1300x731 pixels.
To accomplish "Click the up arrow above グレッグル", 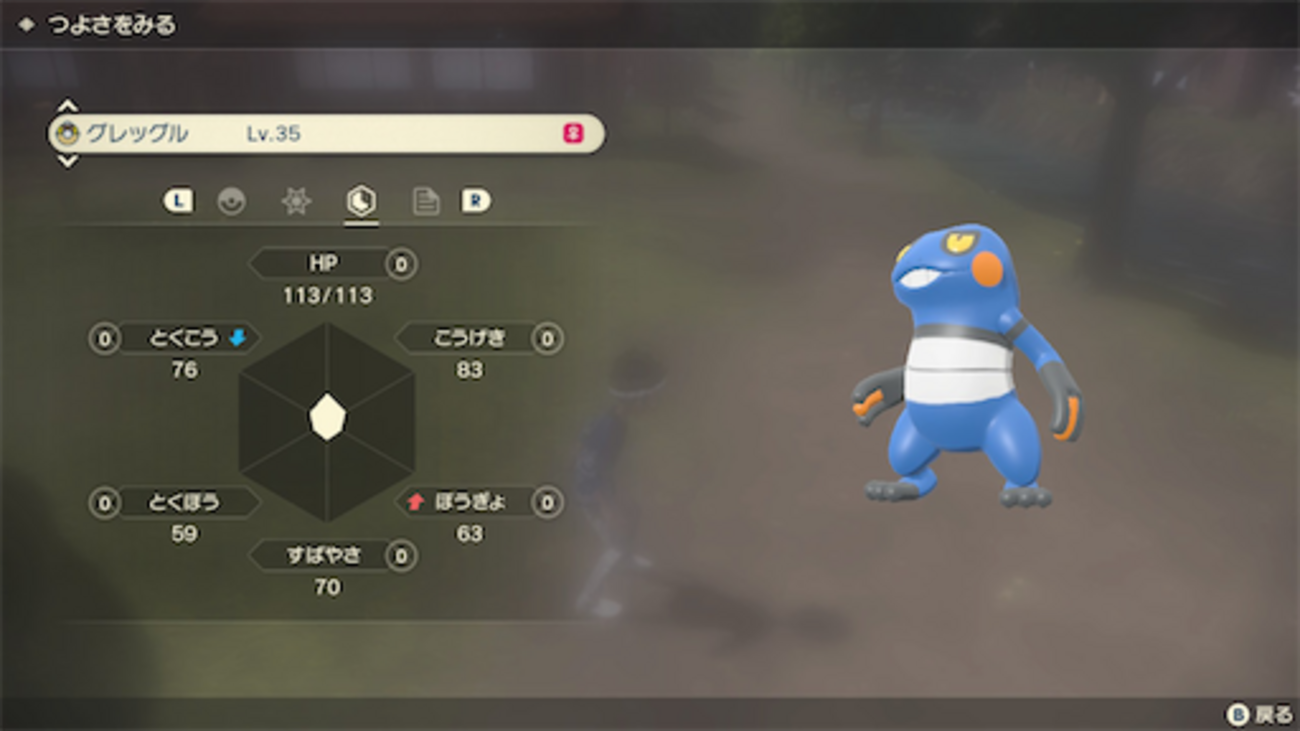I will click(67, 106).
